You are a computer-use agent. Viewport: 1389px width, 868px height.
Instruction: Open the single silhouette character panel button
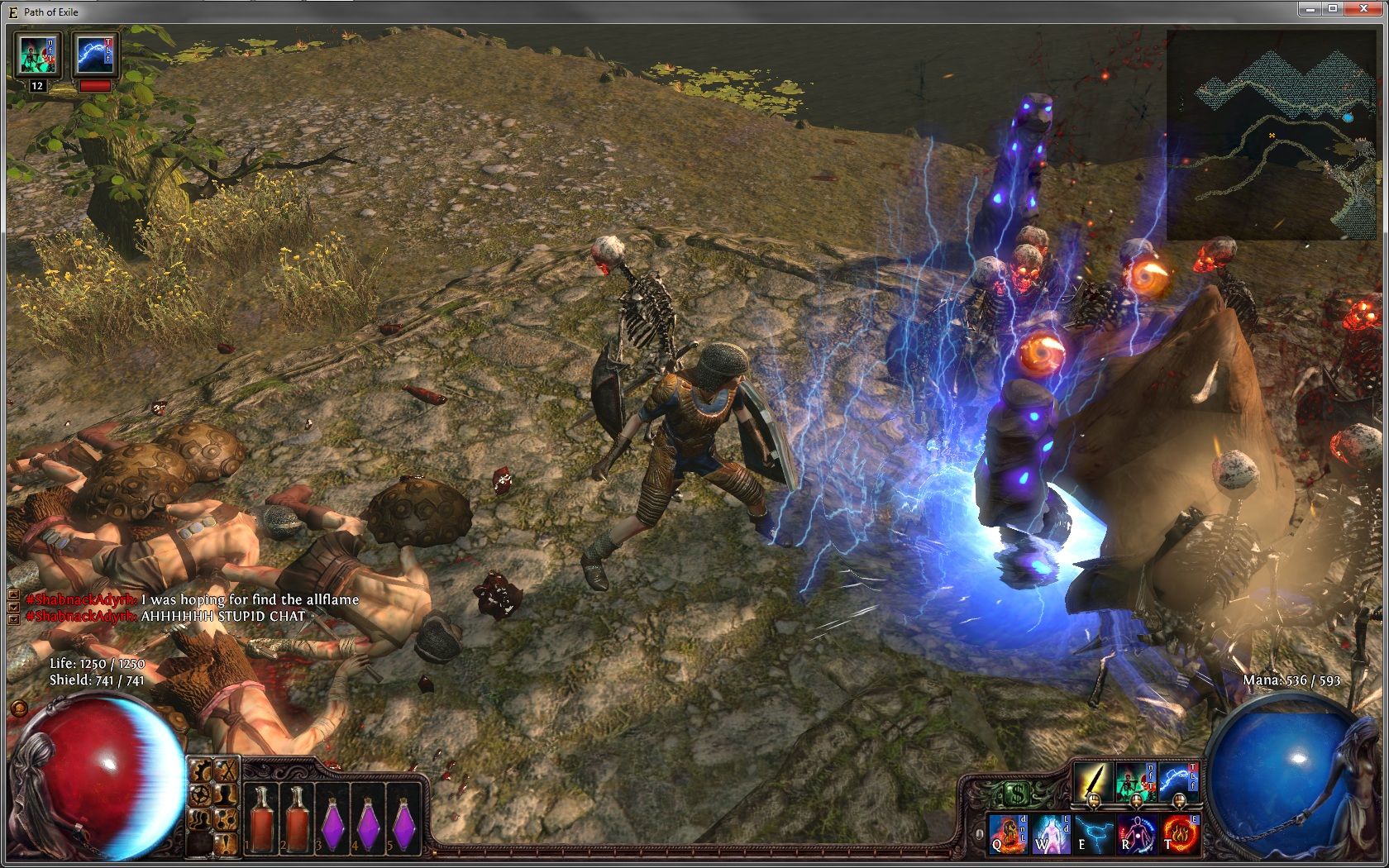225,795
